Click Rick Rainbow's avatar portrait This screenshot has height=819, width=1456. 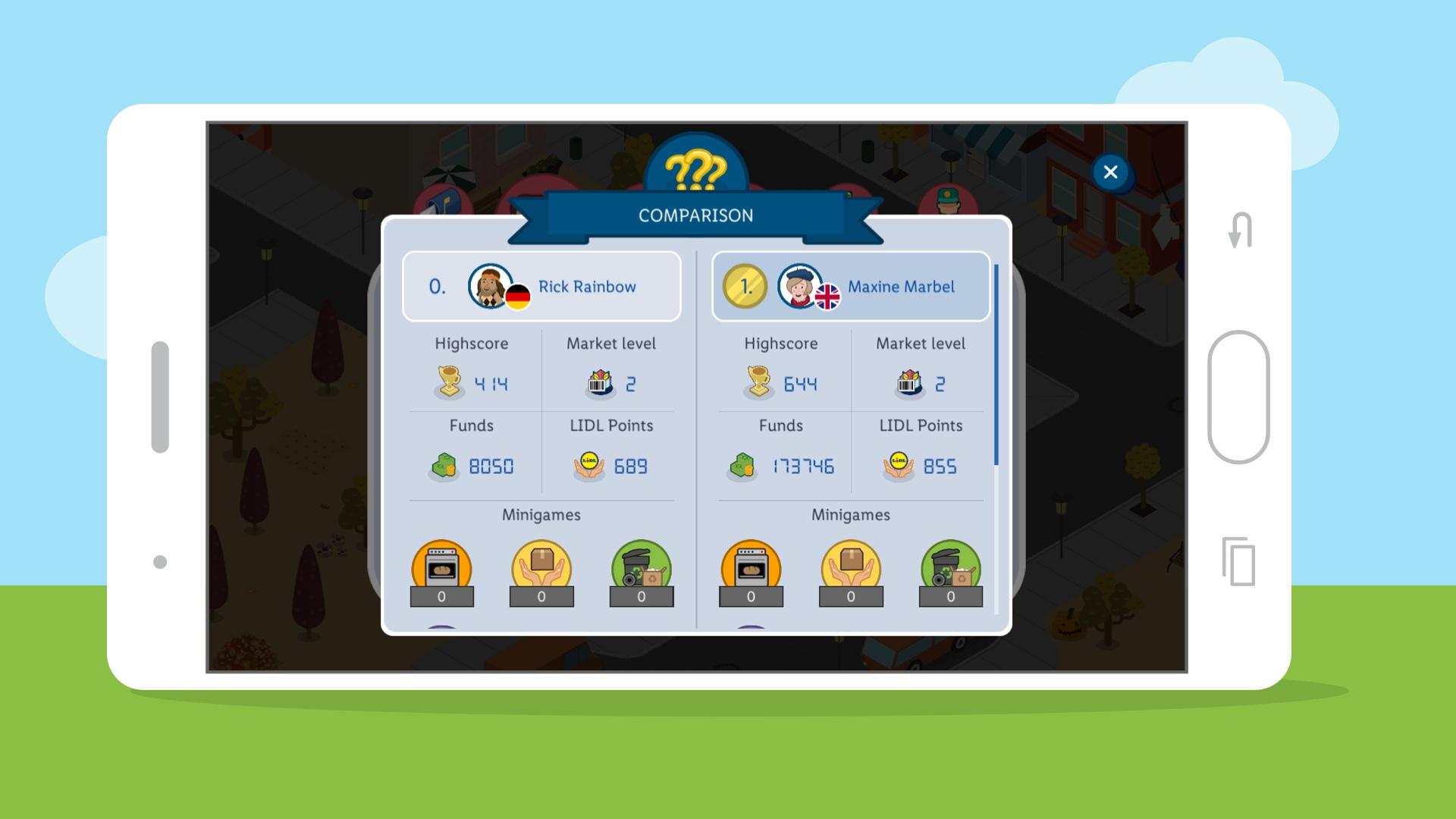489,286
